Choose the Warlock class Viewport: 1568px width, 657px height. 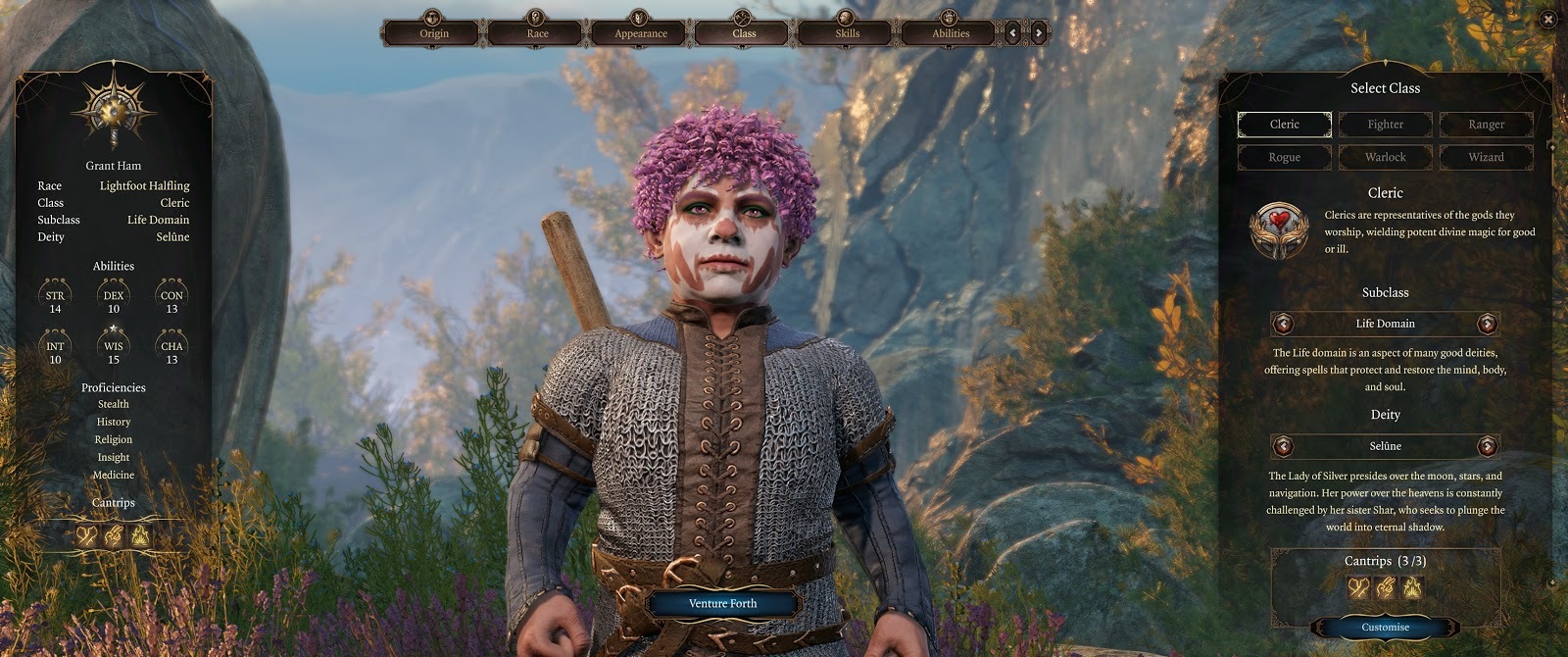pyautogui.click(x=1385, y=157)
